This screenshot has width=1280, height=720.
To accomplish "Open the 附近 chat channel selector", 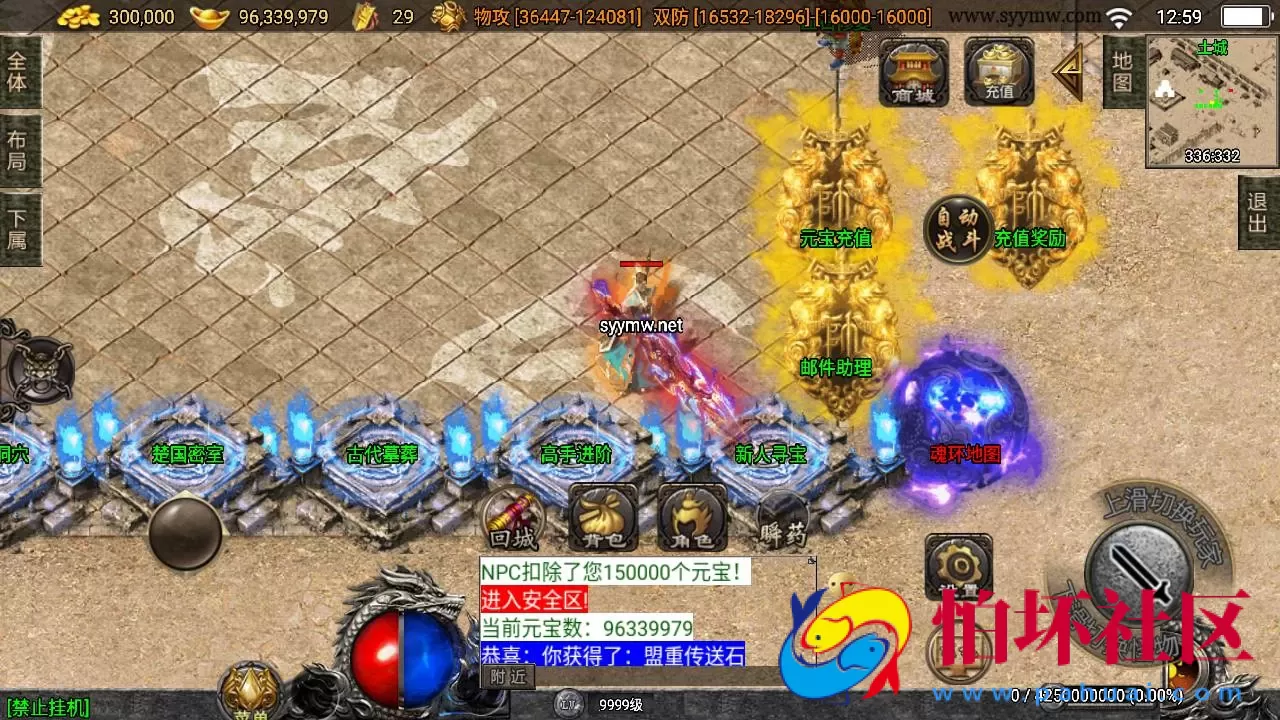I will click(x=508, y=676).
